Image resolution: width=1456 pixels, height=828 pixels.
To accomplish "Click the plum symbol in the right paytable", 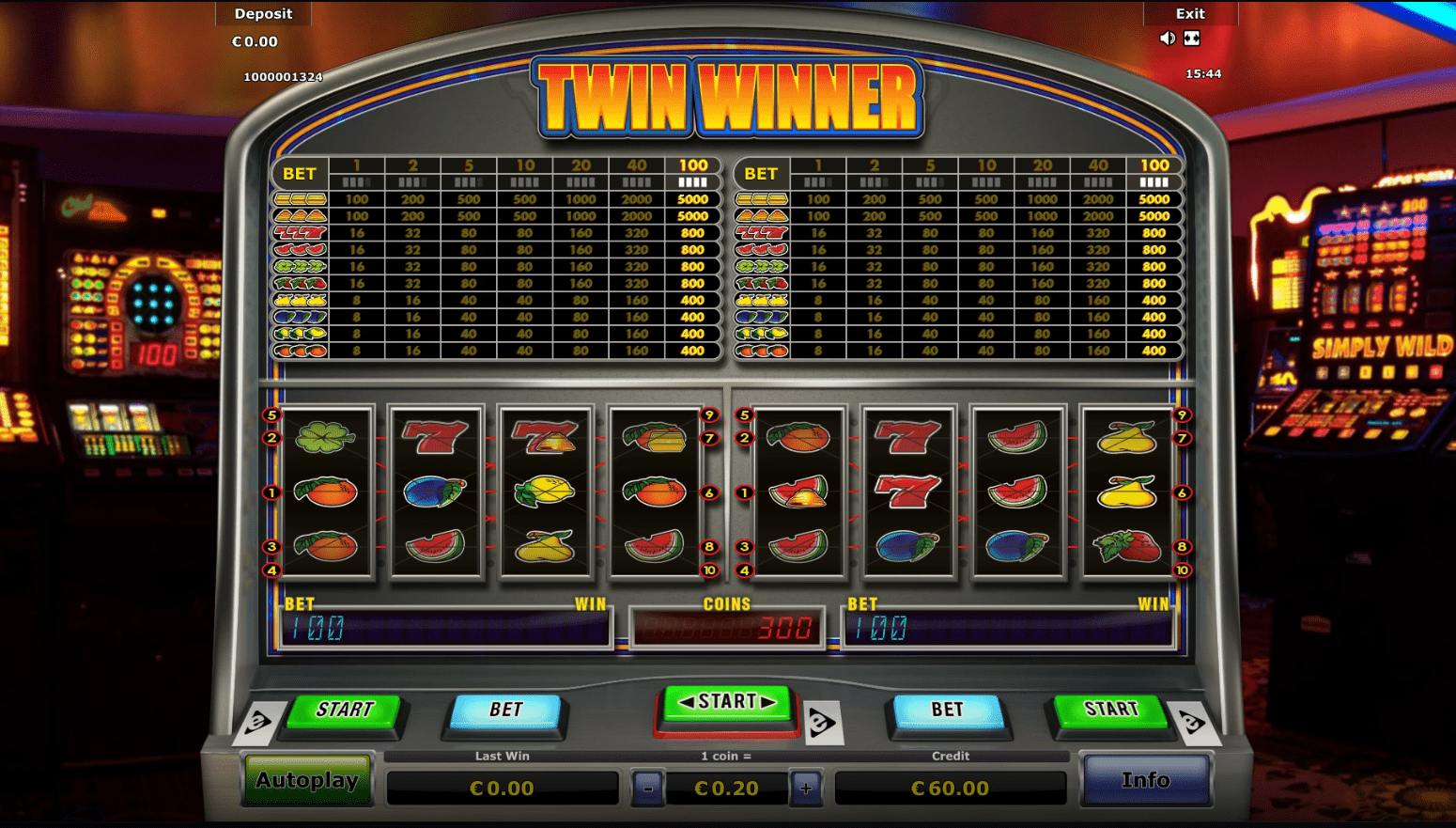I will 763,317.
